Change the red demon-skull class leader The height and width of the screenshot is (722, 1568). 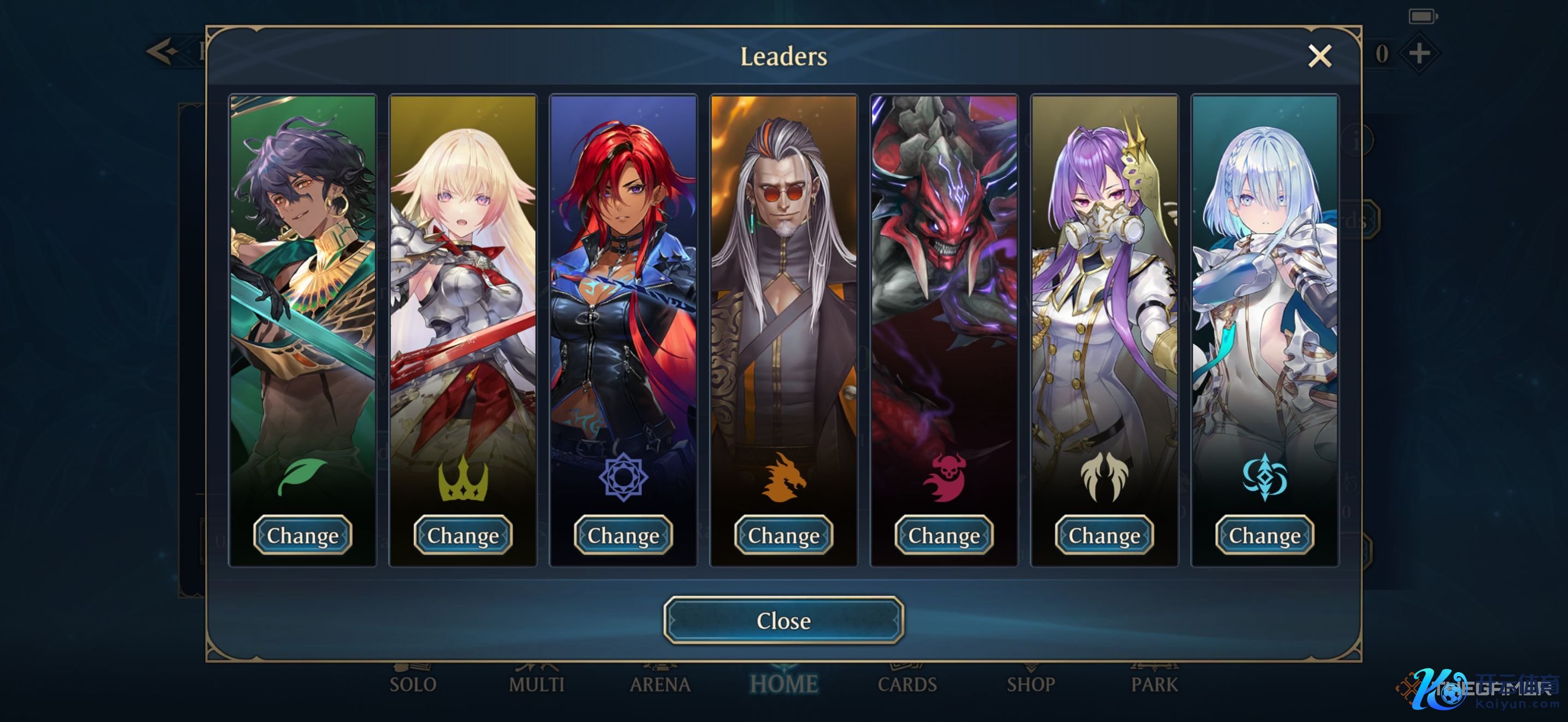tap(944, 535)
